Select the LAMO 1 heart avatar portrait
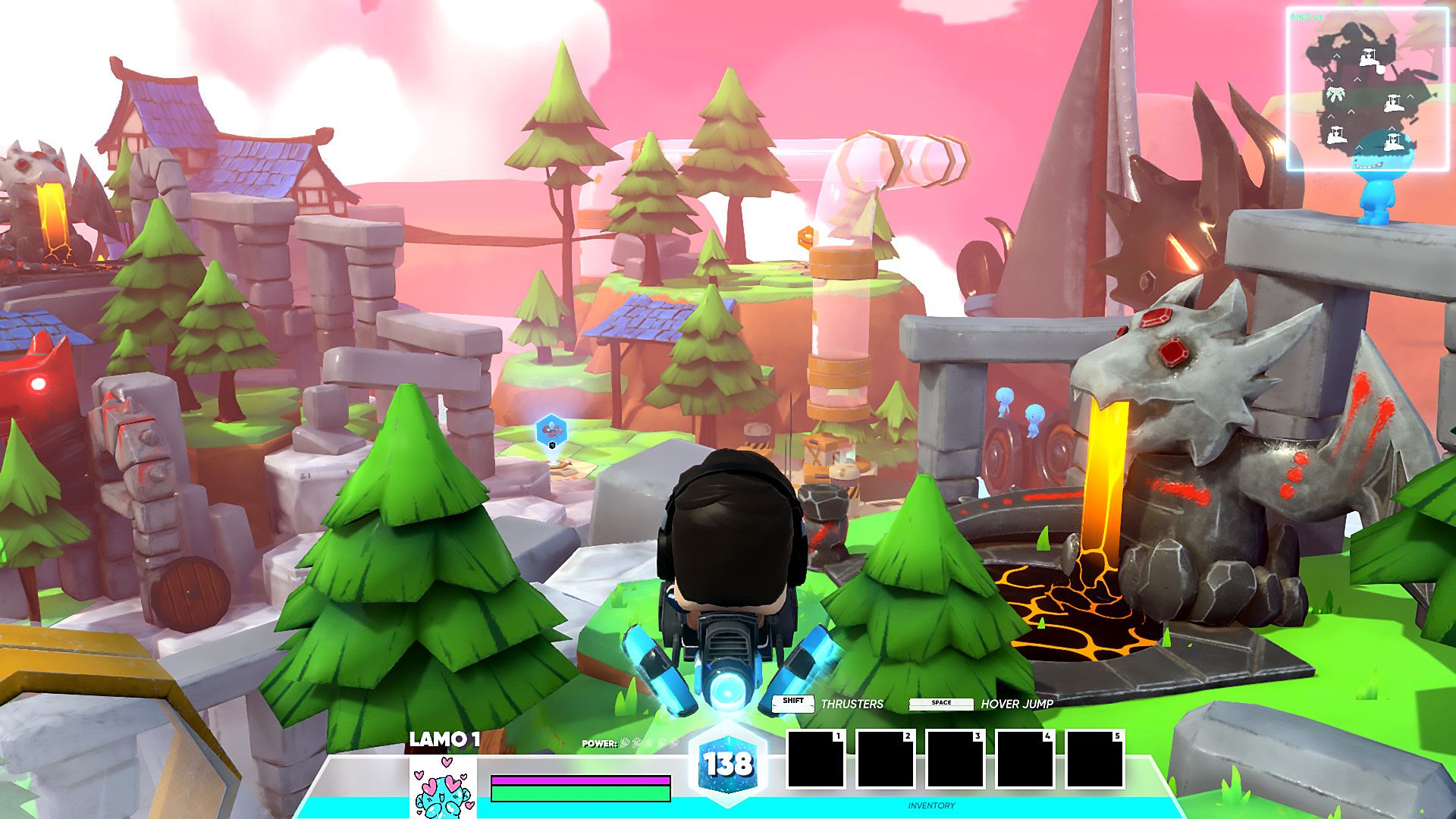1456x819 pixels. [x=444, y=787]
